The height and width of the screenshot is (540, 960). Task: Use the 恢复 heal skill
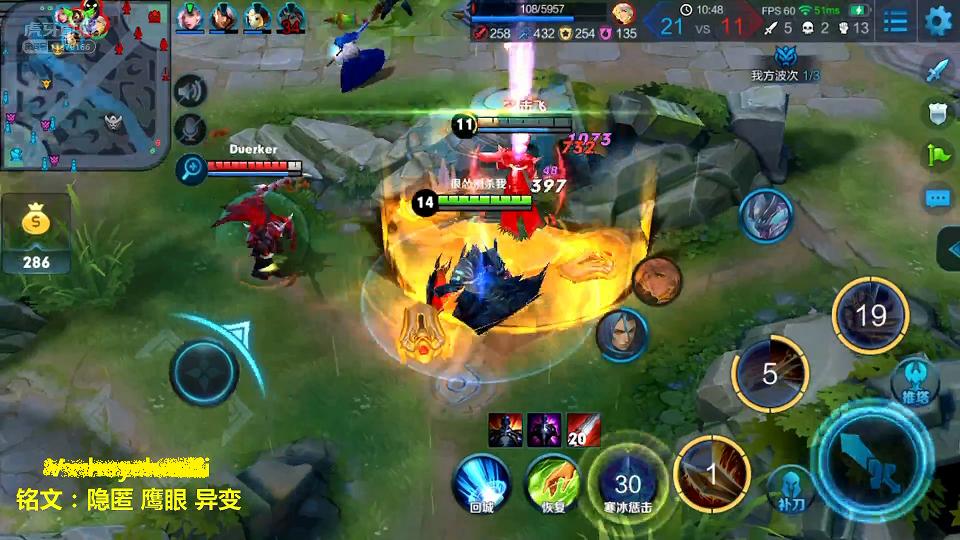554,481
